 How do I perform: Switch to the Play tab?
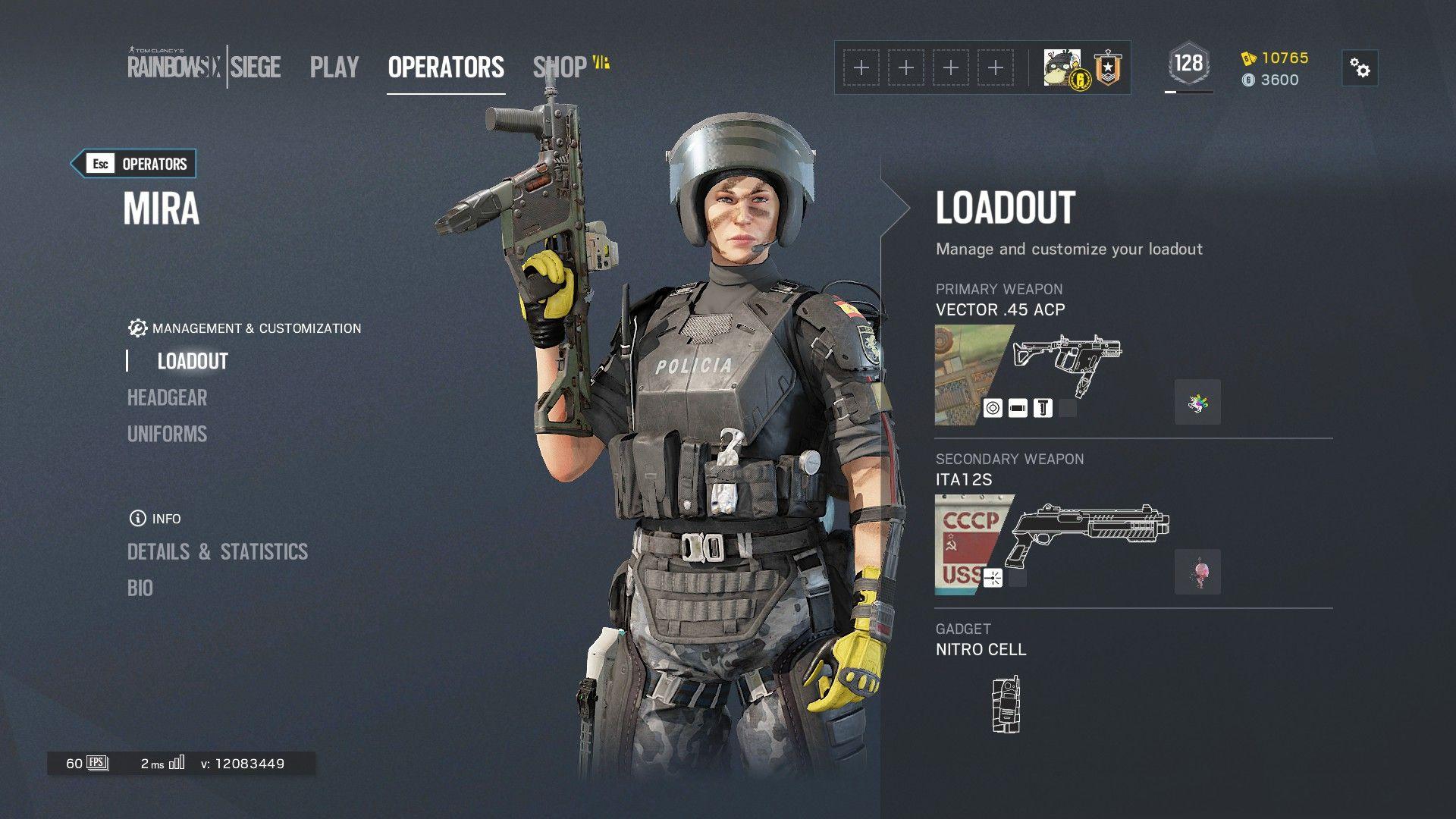pyautogui.click(x=334, y=67)
